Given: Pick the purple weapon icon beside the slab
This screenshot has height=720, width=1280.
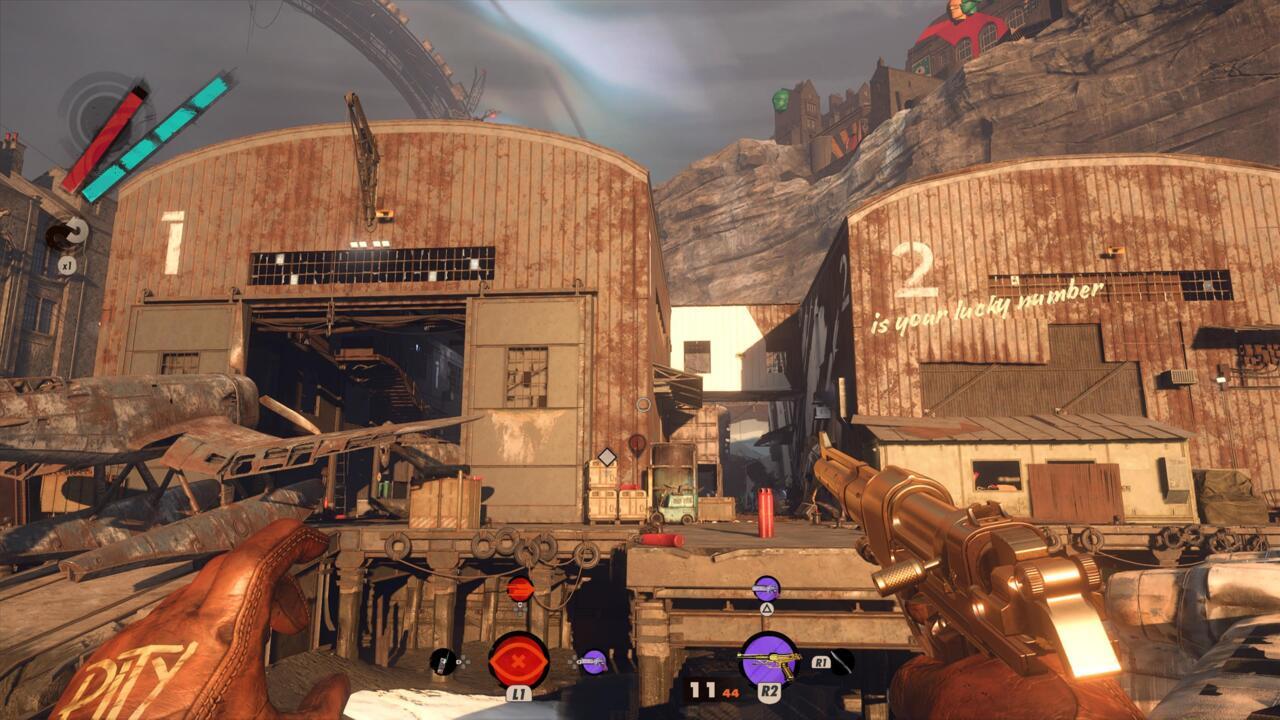Looking at the screenshot, I should click(594, 661).
